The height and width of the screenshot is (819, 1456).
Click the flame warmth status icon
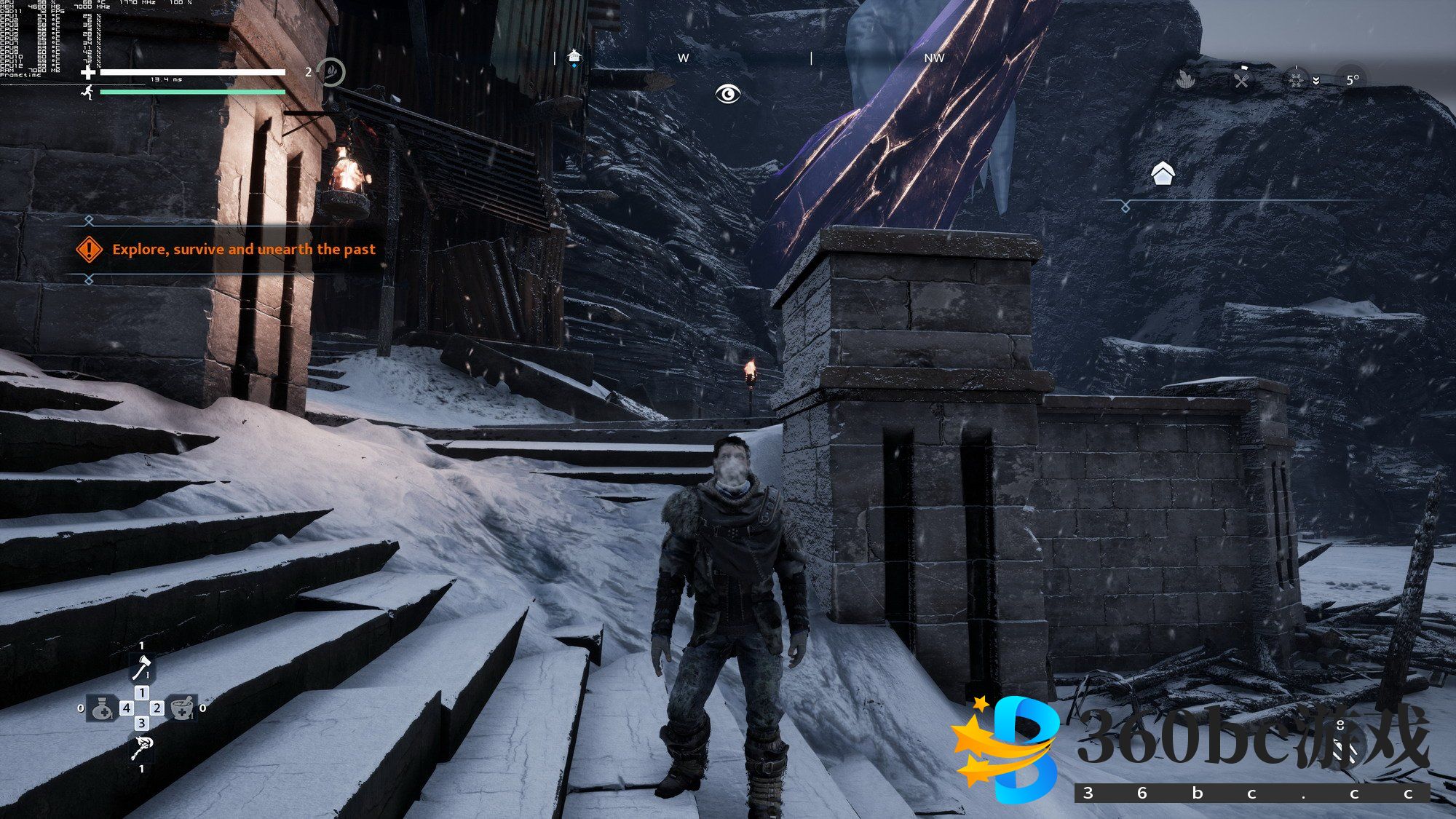click(1187, 79)
